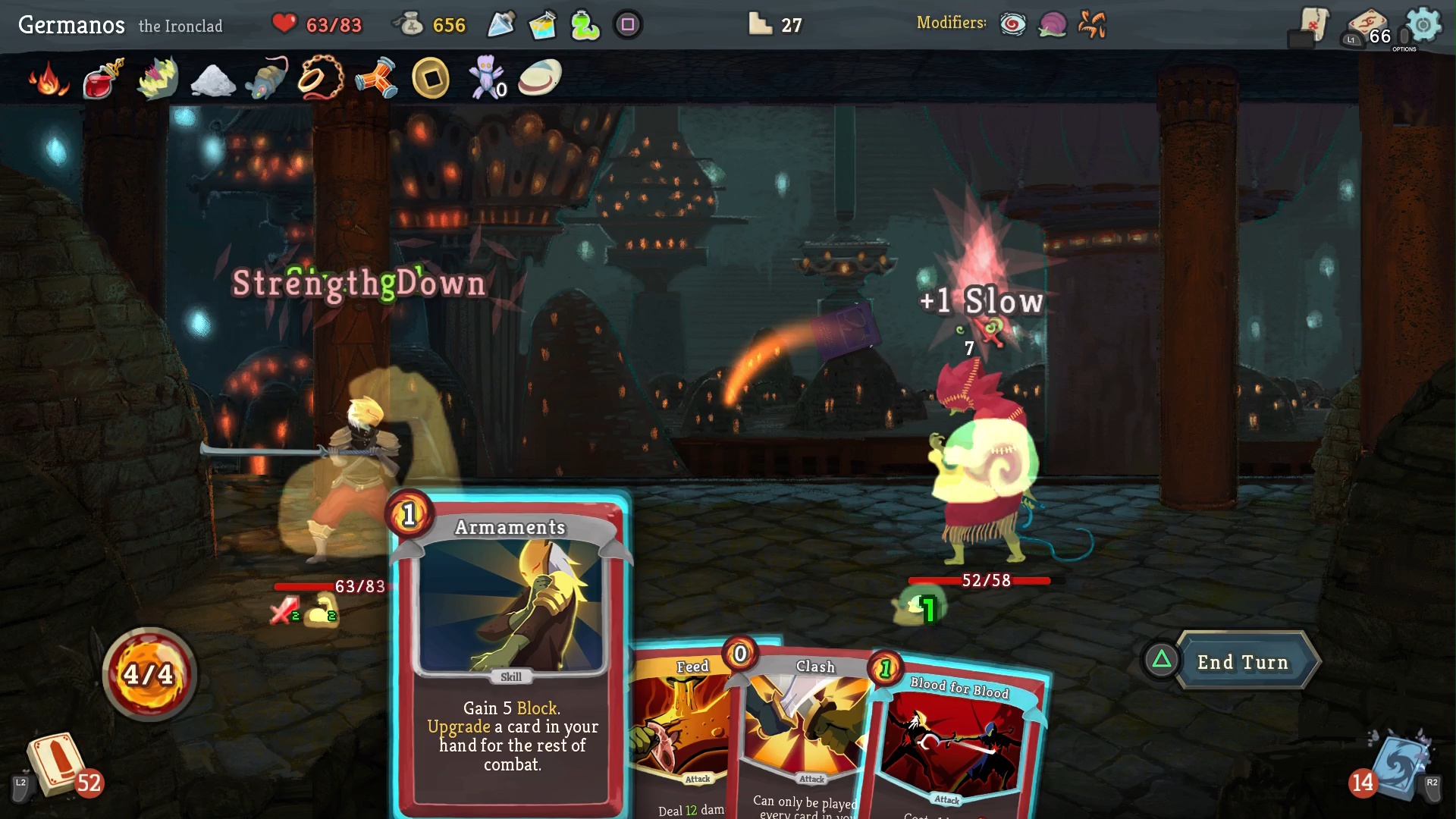Select the yellow and blue cube potion

pos(543,25)
